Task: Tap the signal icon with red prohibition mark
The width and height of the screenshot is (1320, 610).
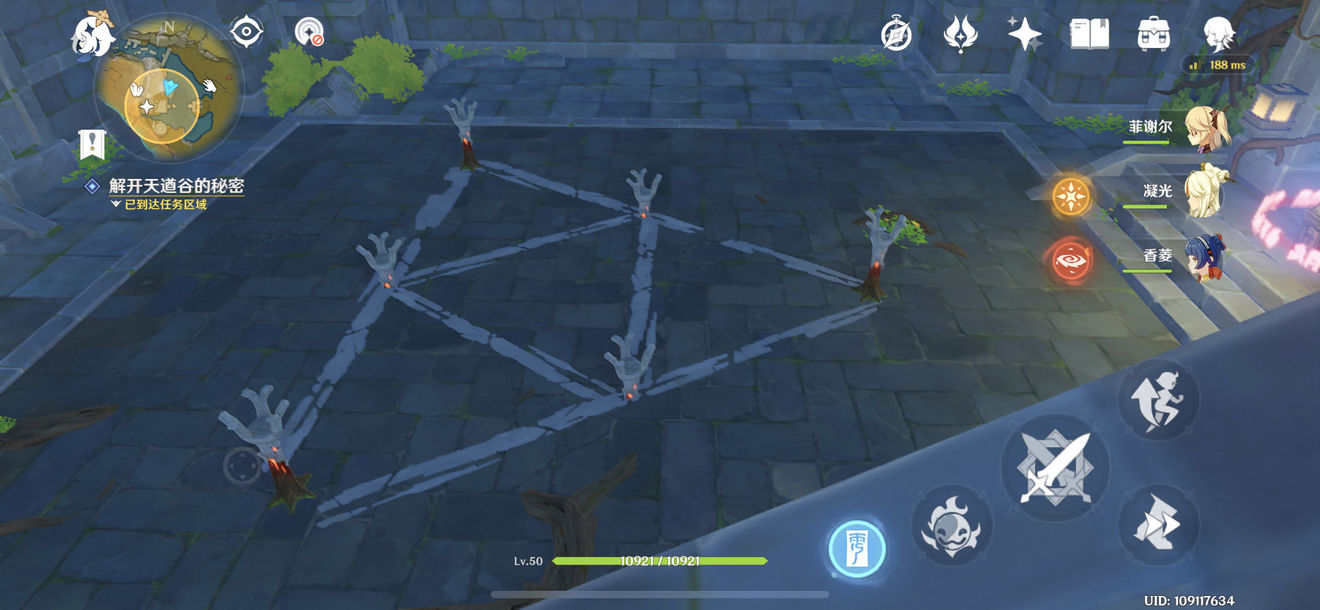Action: [309, 33]
